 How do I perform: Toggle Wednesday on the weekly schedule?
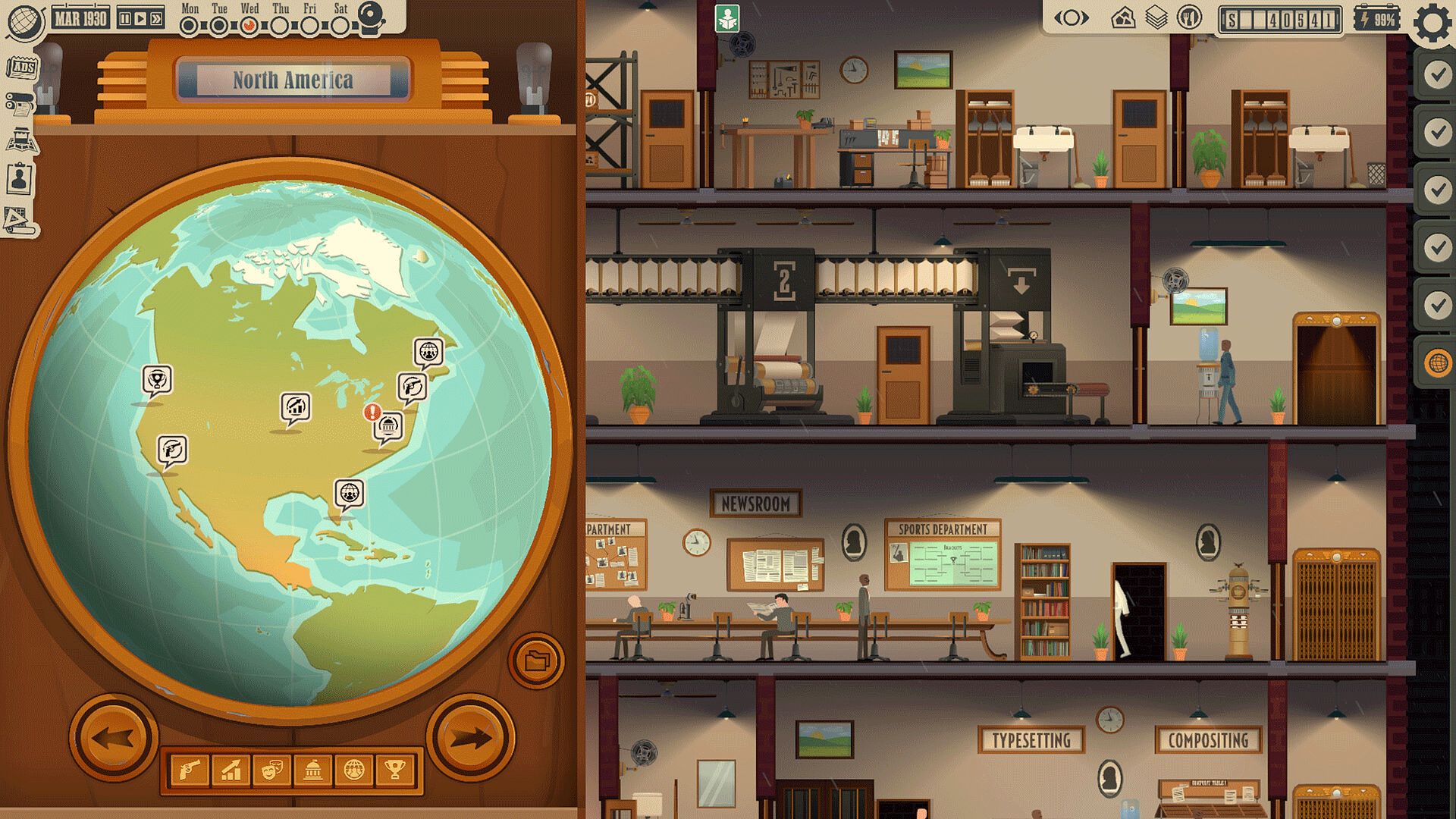(248, 25)
